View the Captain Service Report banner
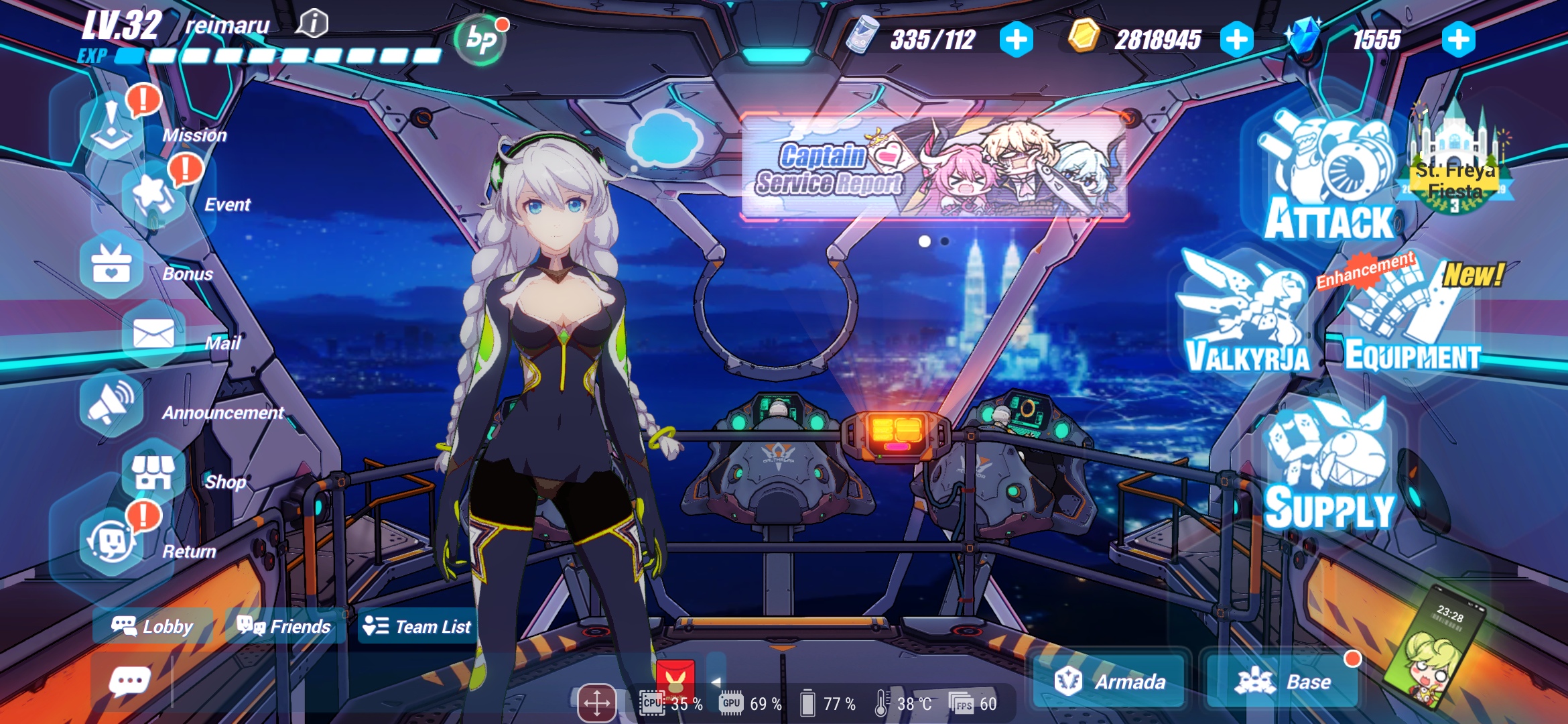 pyautogui.click(x=935, y=168)
